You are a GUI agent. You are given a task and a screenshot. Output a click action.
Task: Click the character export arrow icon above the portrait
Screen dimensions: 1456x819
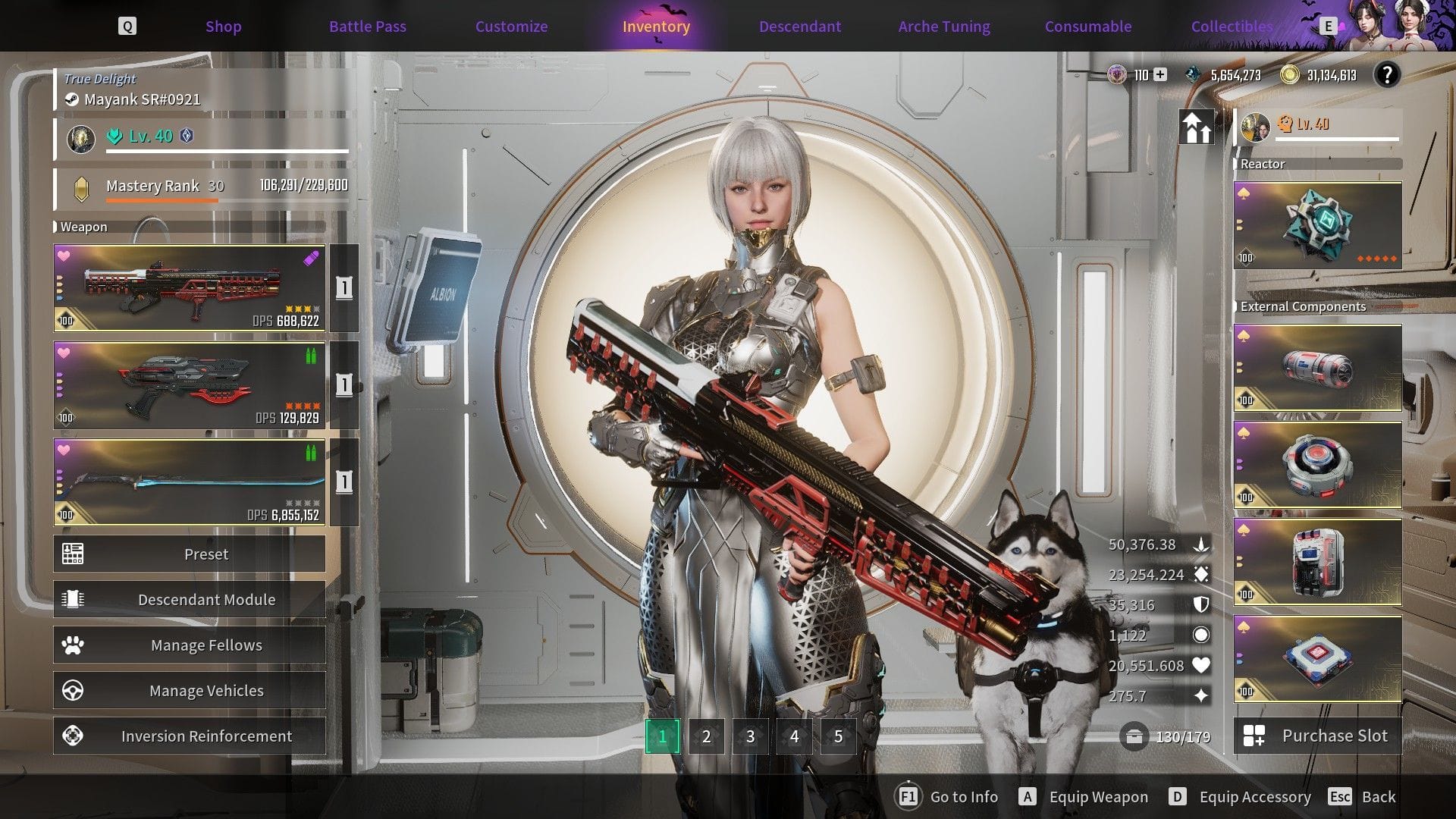click(1197, 127)
